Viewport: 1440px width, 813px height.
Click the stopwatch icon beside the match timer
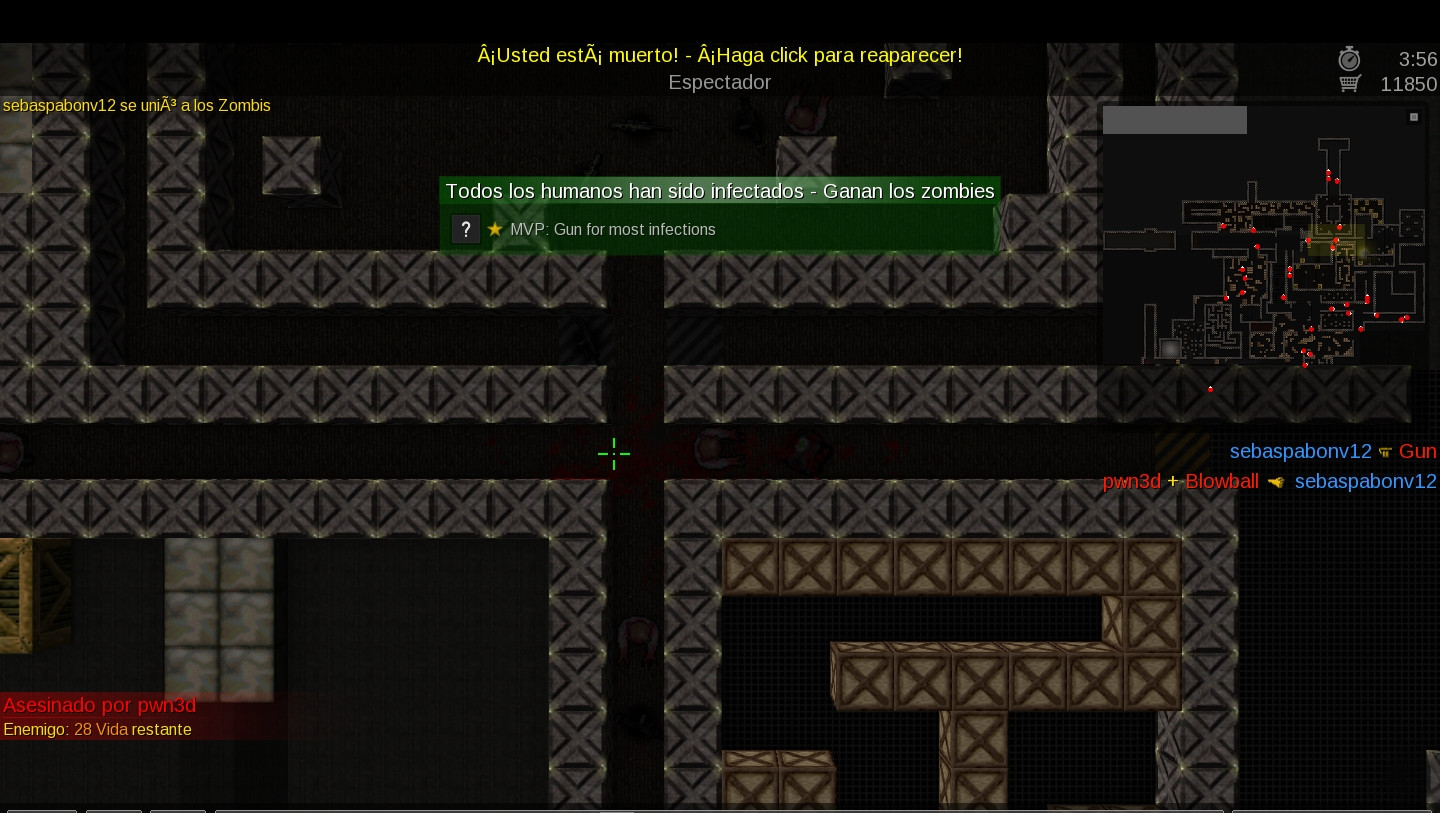(1349, 59)
